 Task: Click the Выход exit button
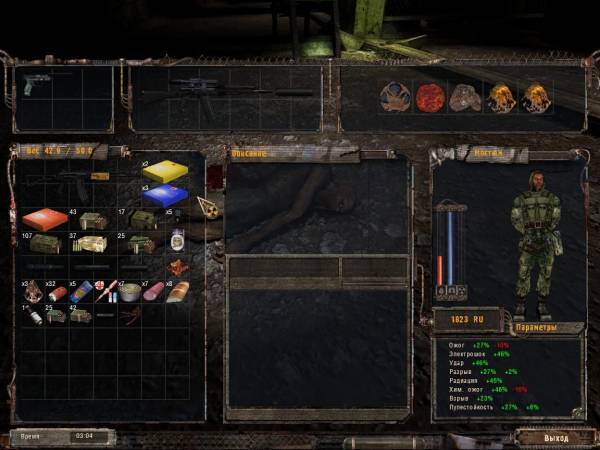pyautogui.click(x=555, y=438)
